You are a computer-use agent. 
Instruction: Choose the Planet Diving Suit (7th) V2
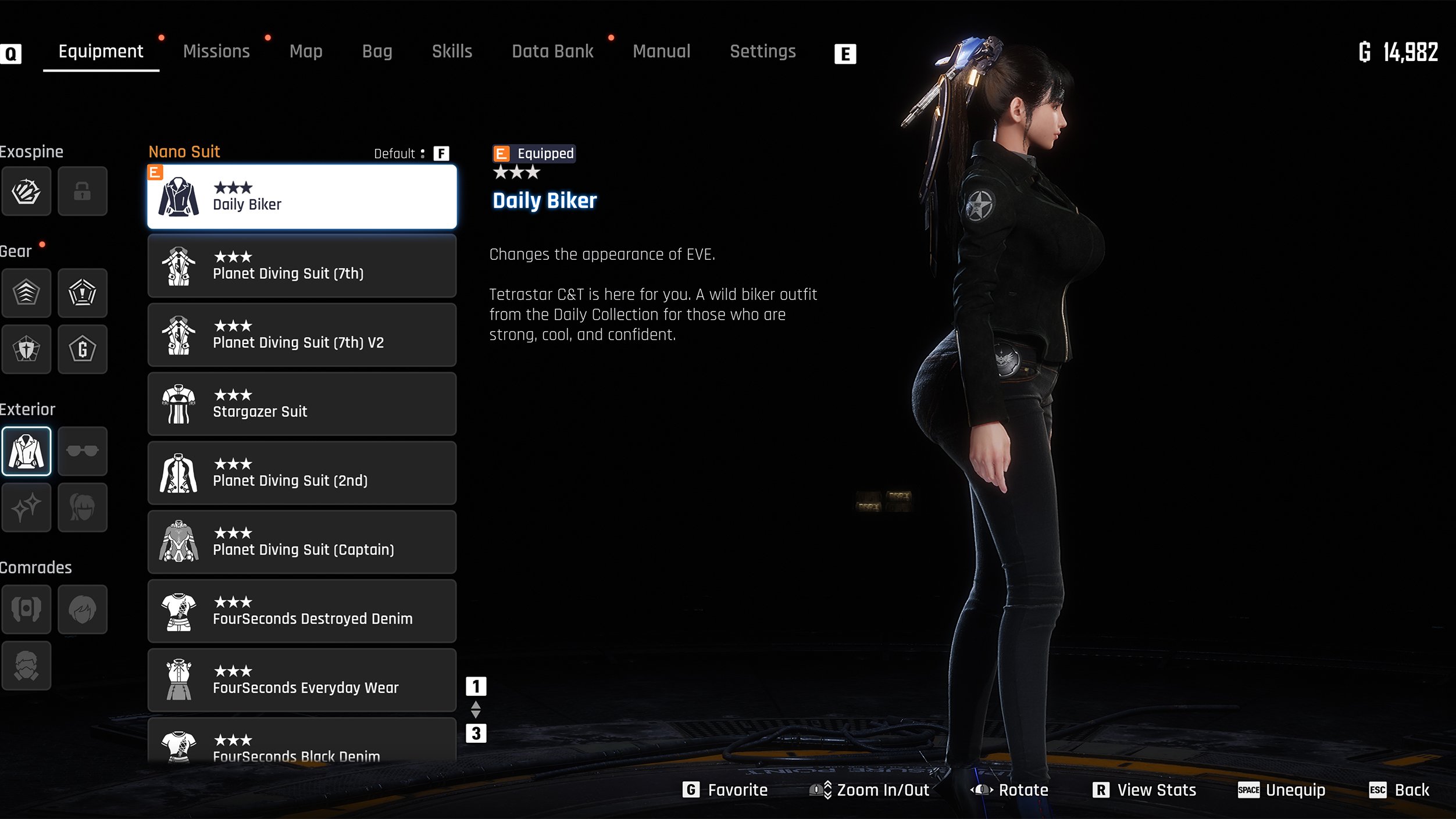tap(302, 335)
